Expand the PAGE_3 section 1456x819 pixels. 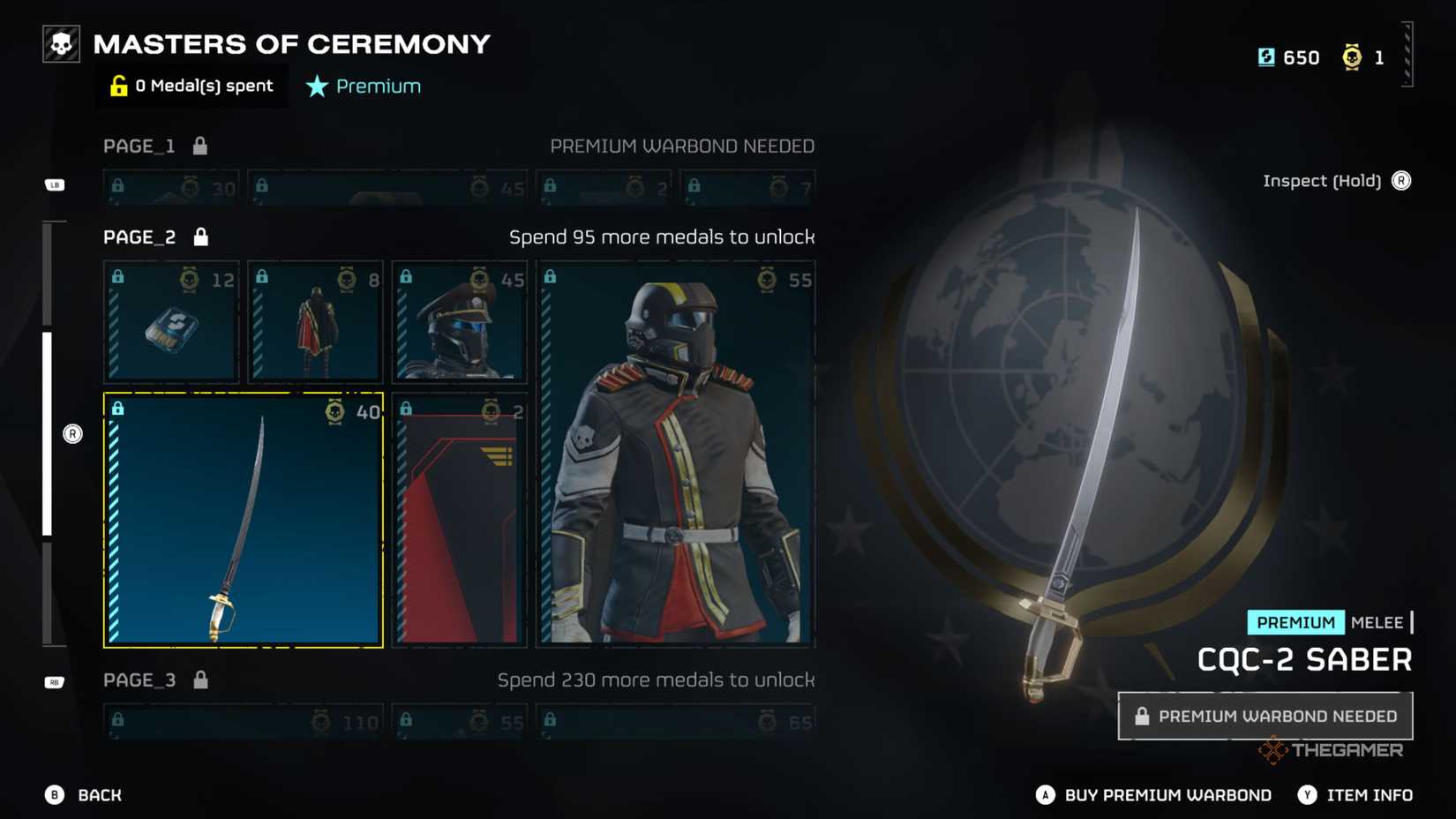tap(141, 680)
